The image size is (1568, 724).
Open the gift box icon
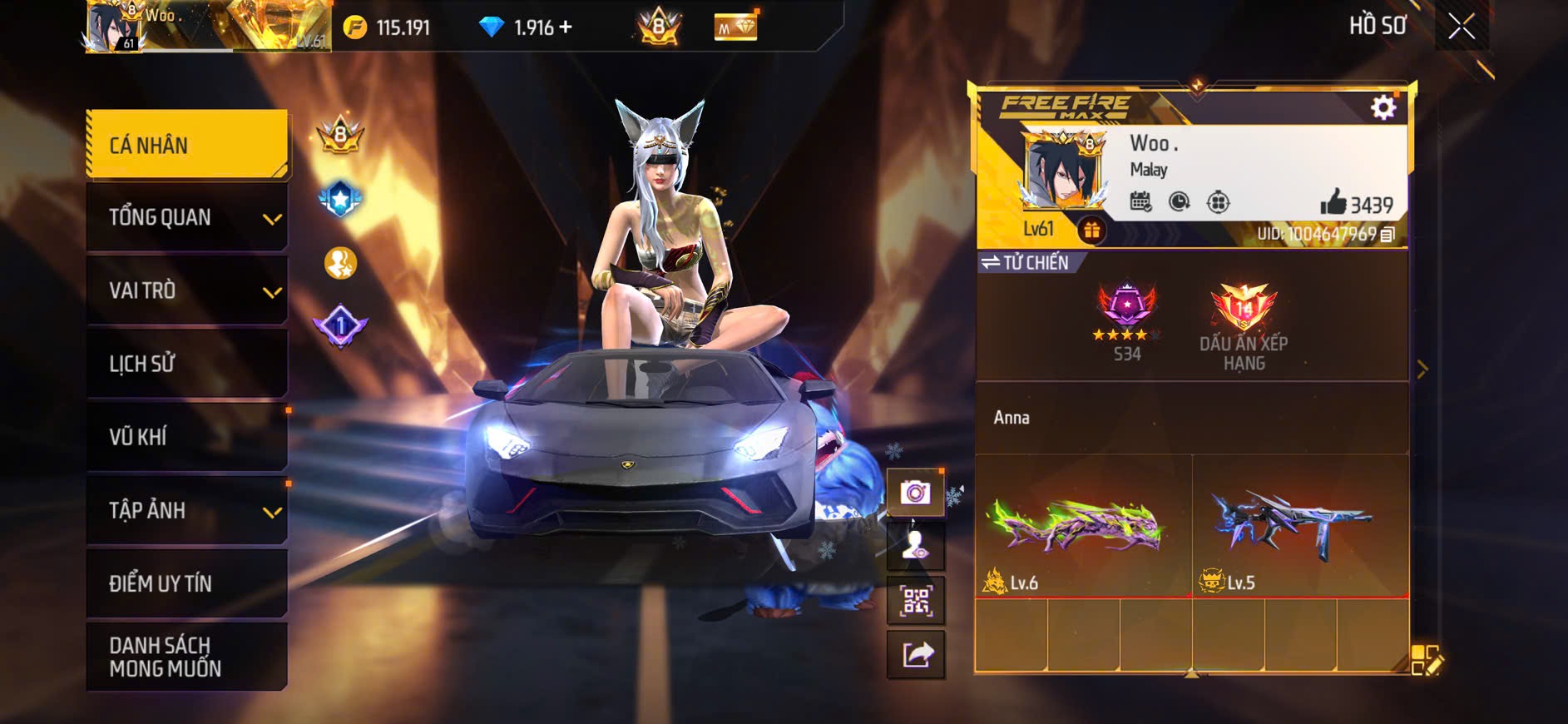(1091, 230)
